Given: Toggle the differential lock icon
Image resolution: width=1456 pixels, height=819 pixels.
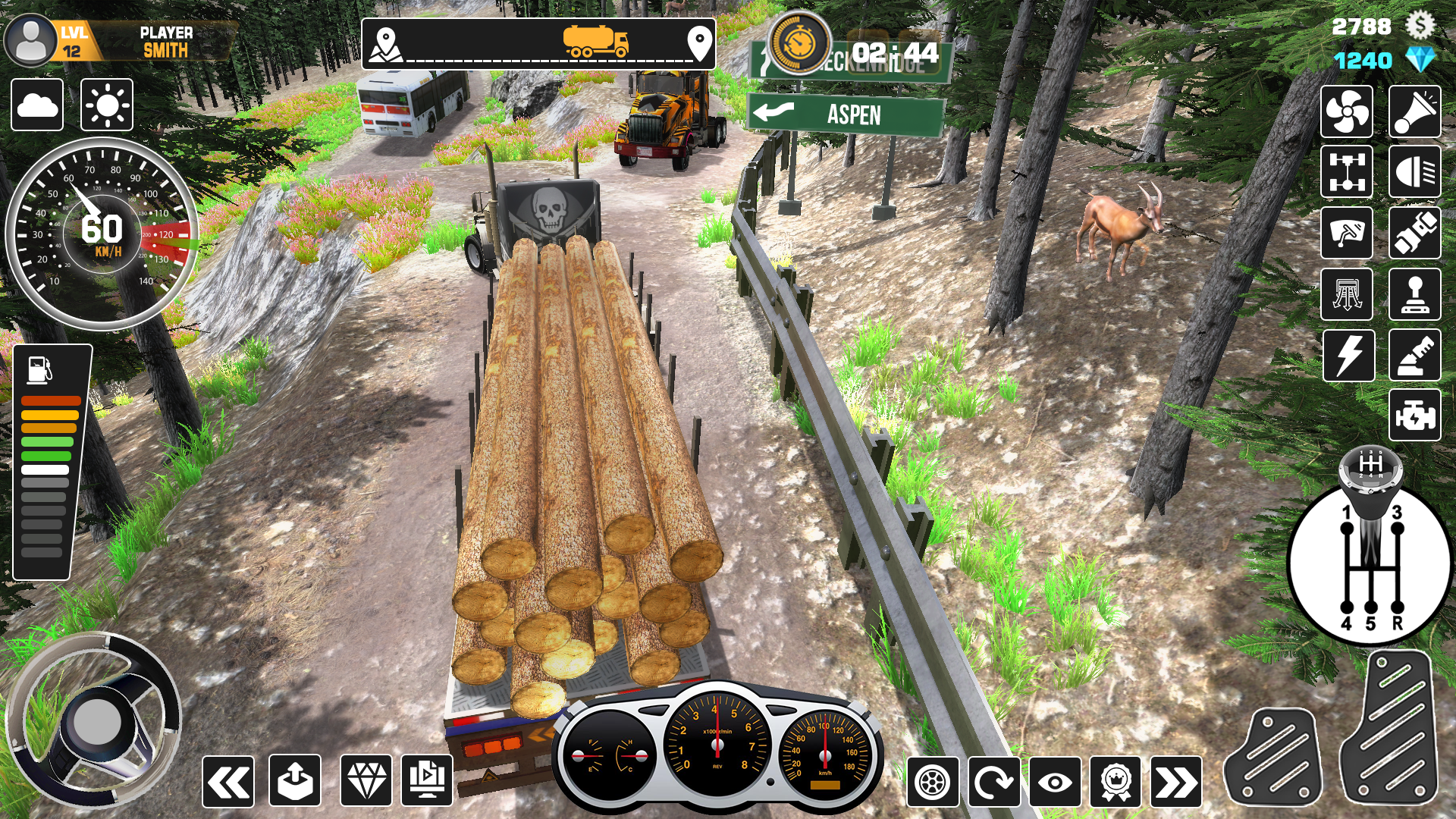Looking at the screenshot, I should coord(1347,172).
